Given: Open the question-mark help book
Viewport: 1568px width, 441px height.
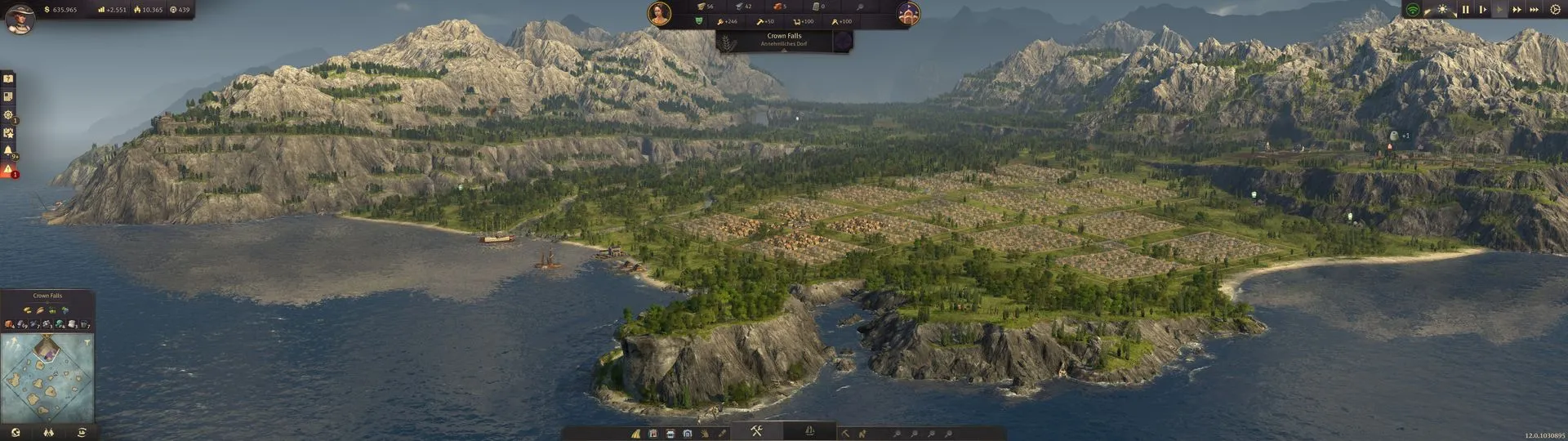Looking at the screenshot, I should [x=8, y=79].
